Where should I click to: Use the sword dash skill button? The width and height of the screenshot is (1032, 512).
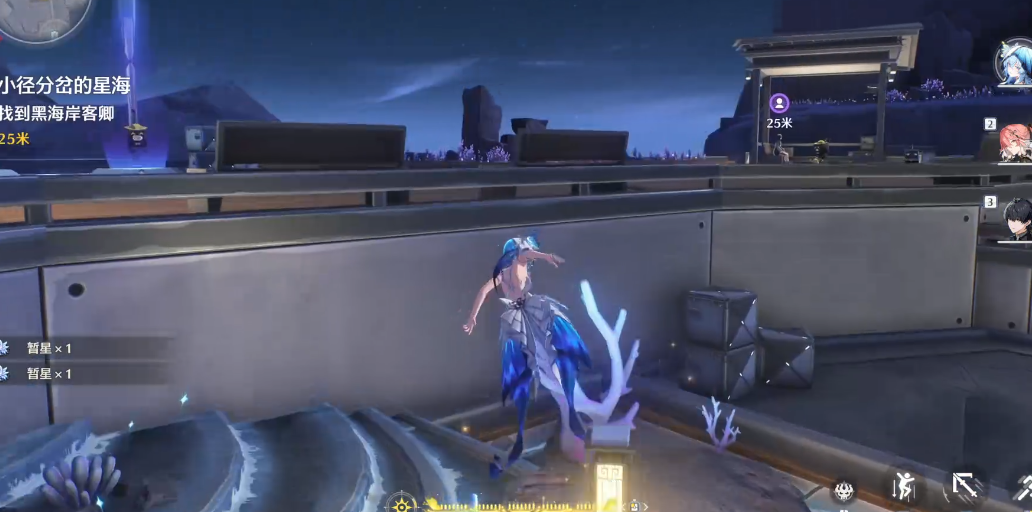[965, 487]
